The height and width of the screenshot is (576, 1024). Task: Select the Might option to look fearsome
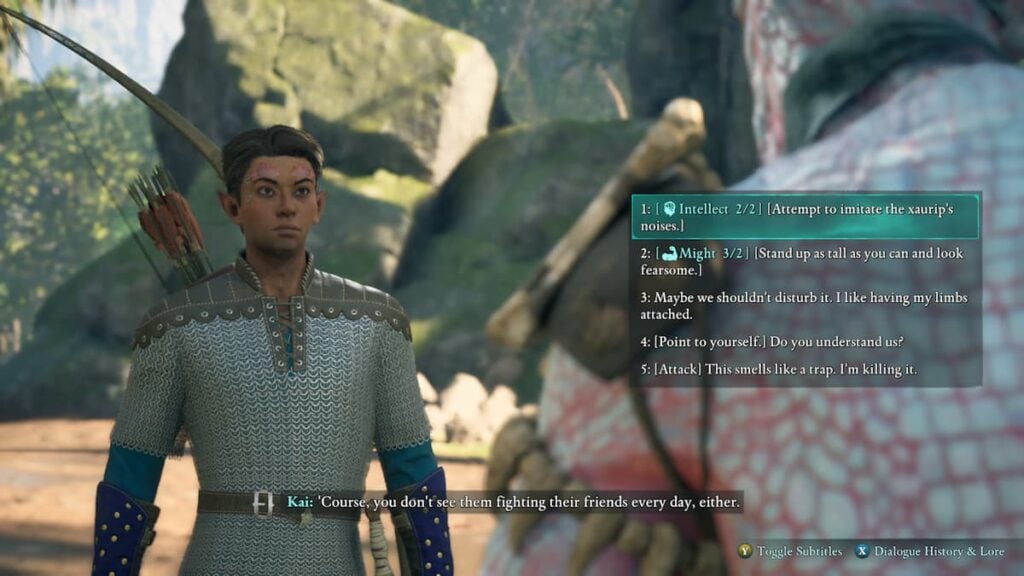click(805, 262)
